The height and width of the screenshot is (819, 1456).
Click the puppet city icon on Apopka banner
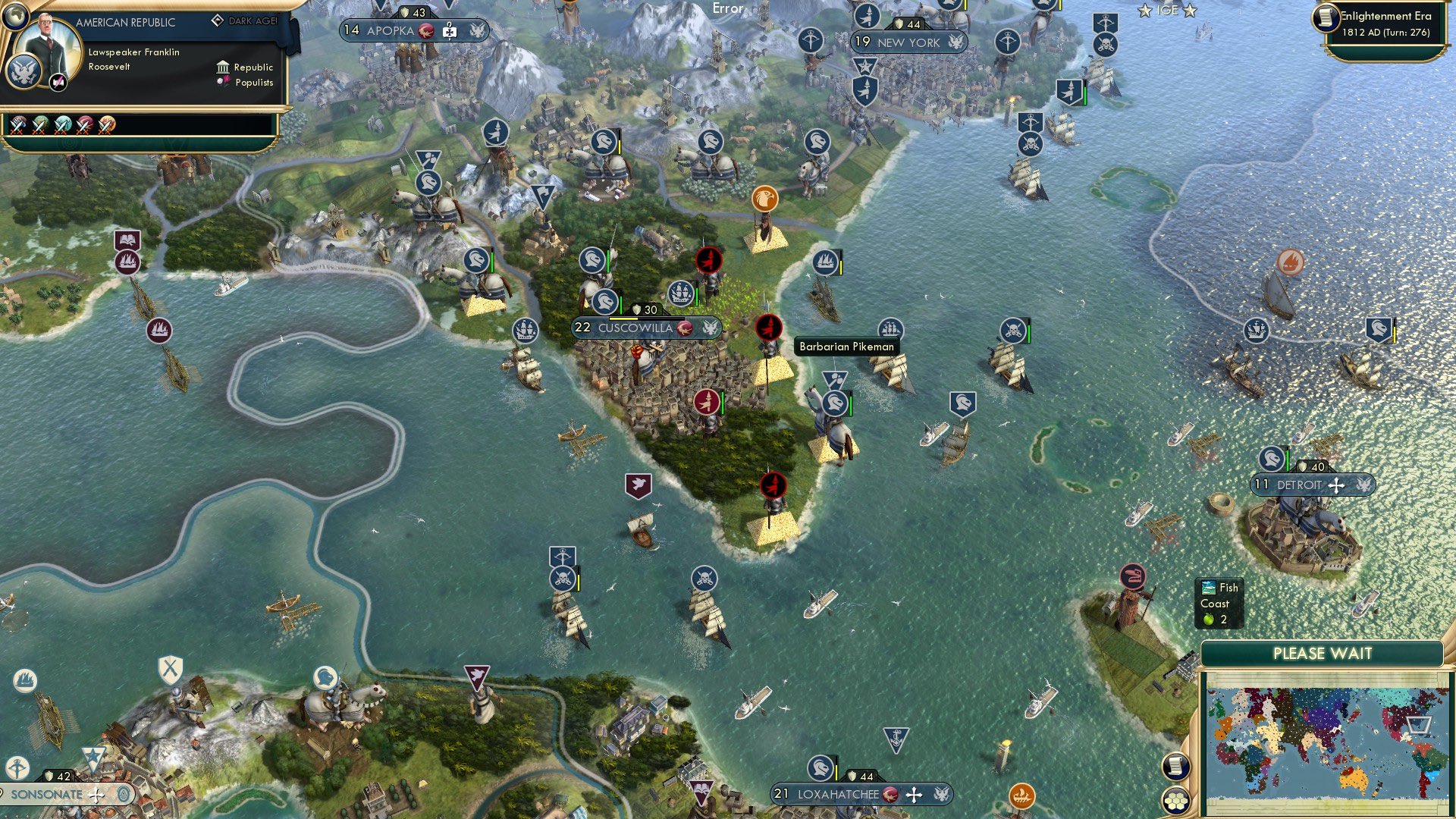(x=450, y=30)
